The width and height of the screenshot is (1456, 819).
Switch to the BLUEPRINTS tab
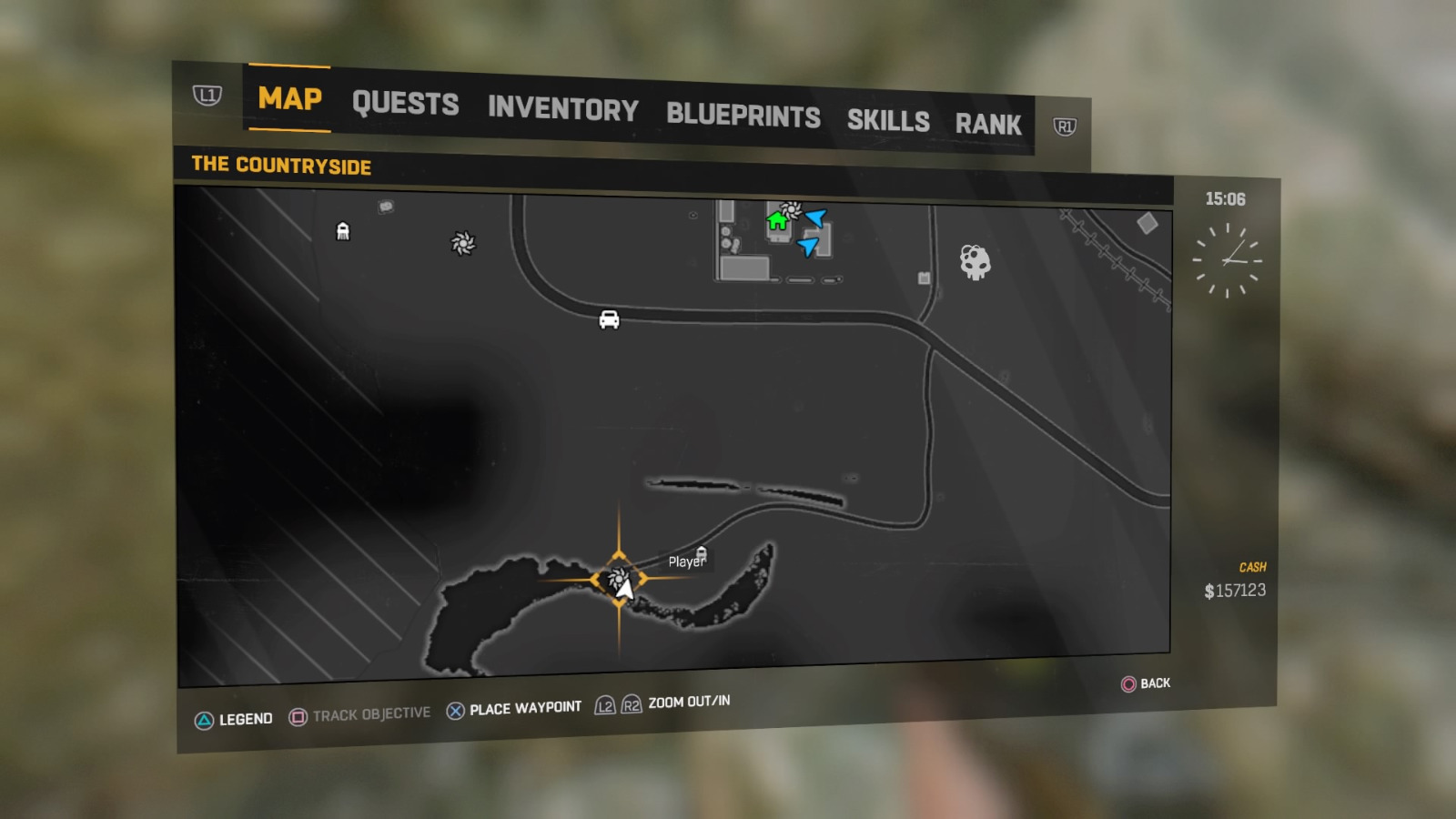coord(743,116)
